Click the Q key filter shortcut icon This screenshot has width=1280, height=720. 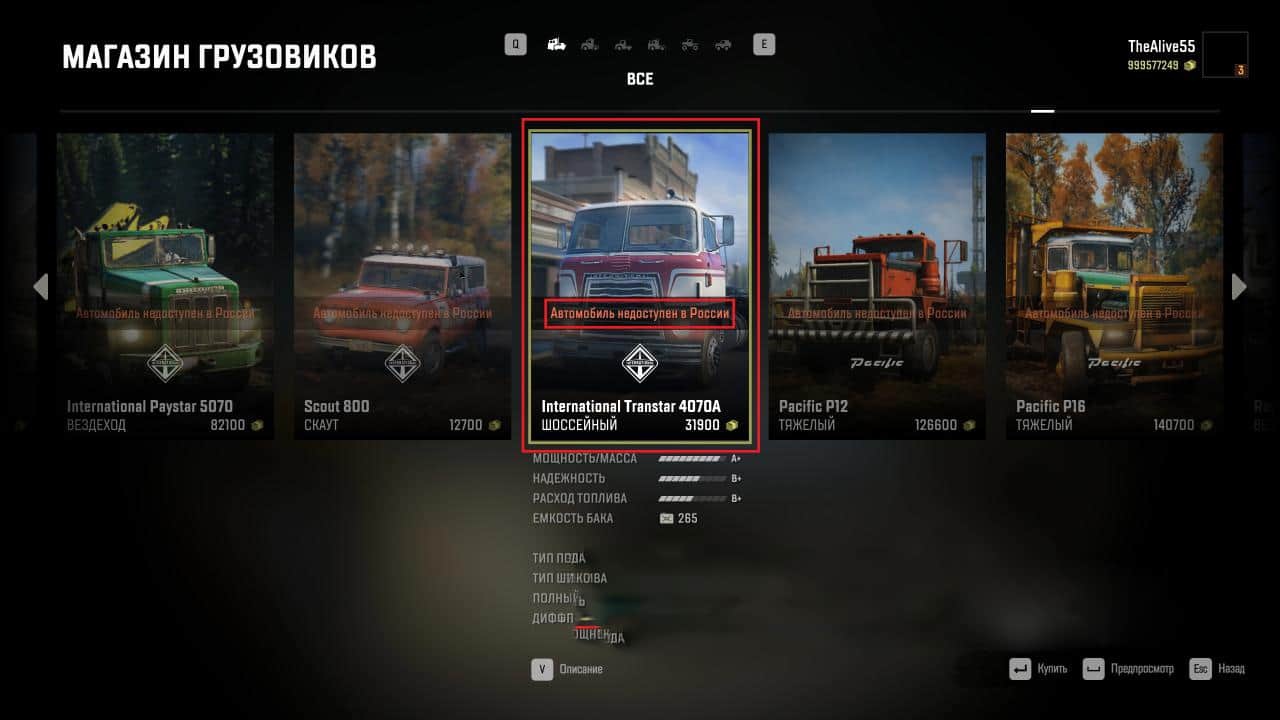(x=515, y=44)
